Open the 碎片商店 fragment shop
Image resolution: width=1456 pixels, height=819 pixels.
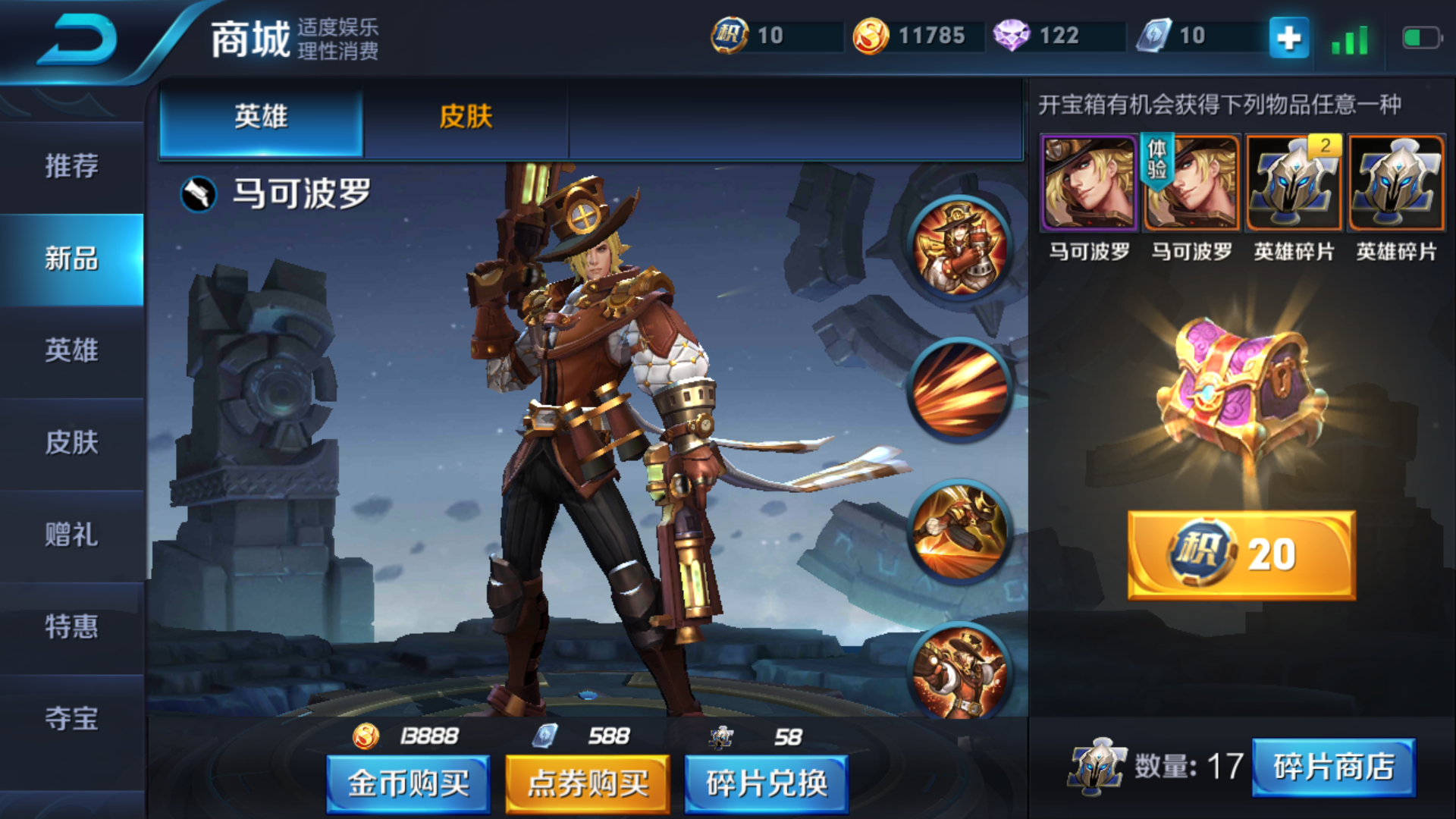pyautogui.click(x=1333, y=767)
